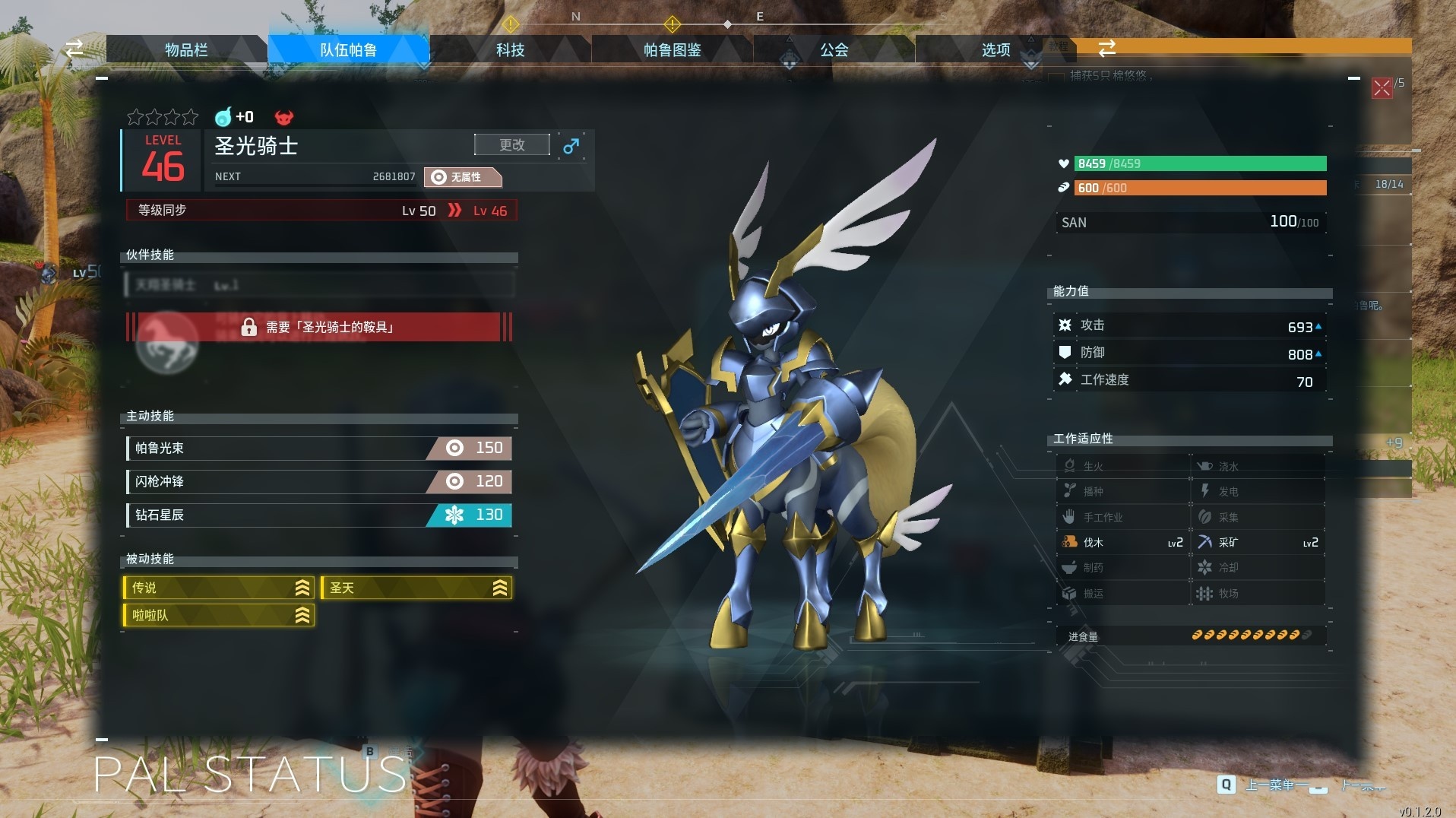Toggle the 等级同步 level sync bar

tap(319, 211)
